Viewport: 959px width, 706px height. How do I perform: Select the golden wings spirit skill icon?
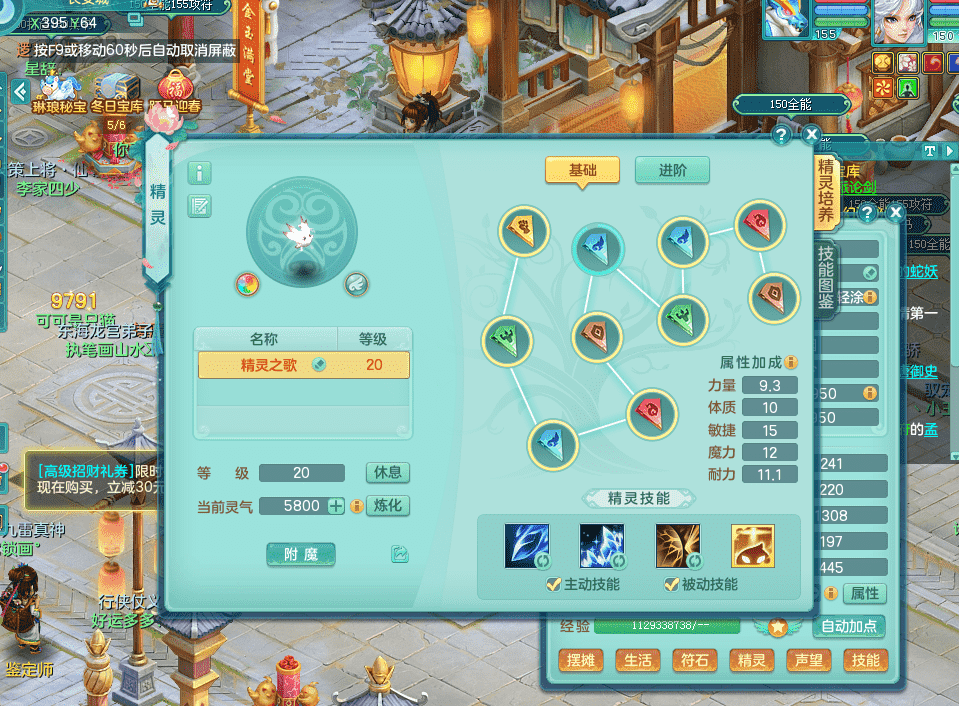677,546
